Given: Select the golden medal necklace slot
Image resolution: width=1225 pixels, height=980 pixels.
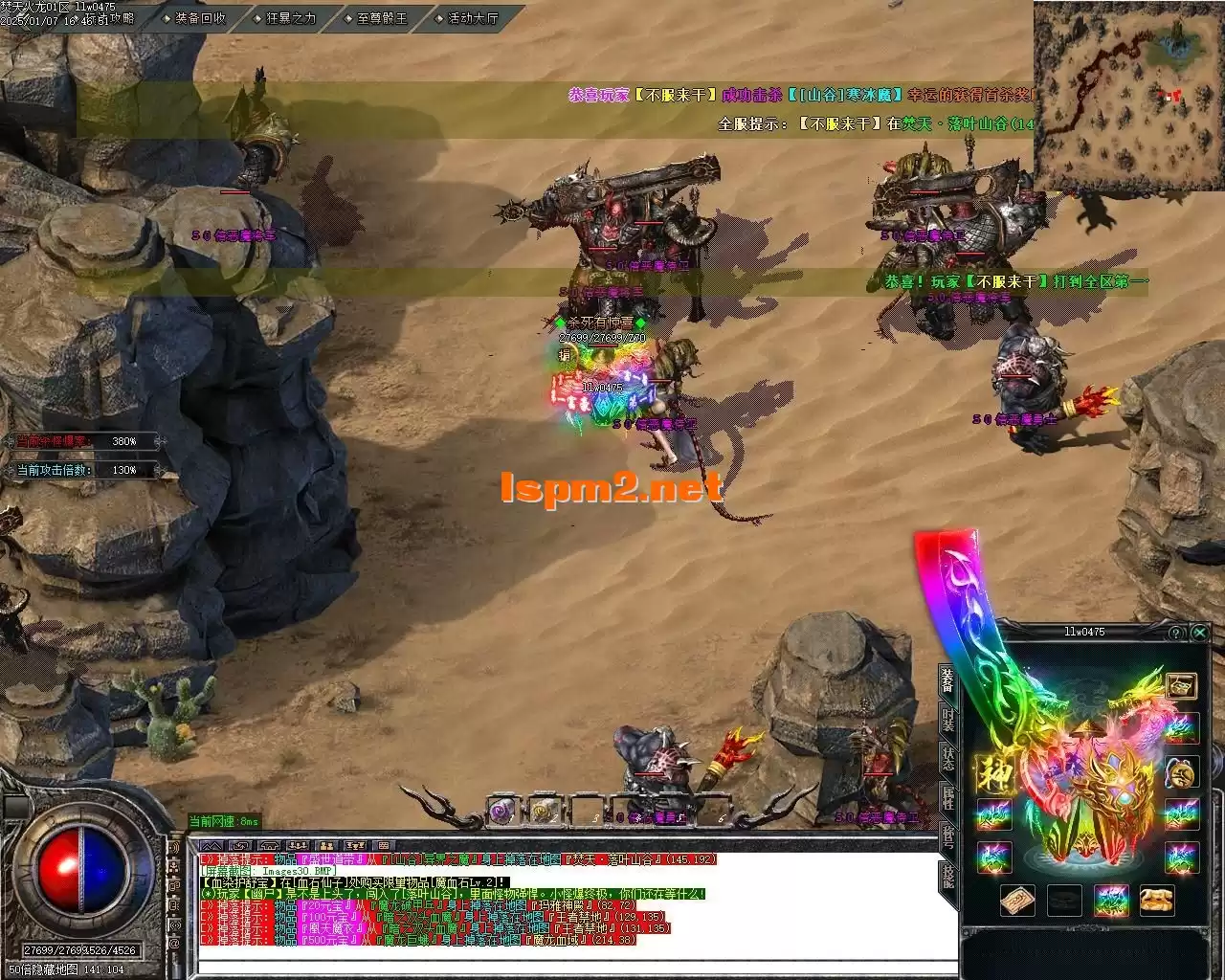Looking at the screenshot, I should [1181, 772].
